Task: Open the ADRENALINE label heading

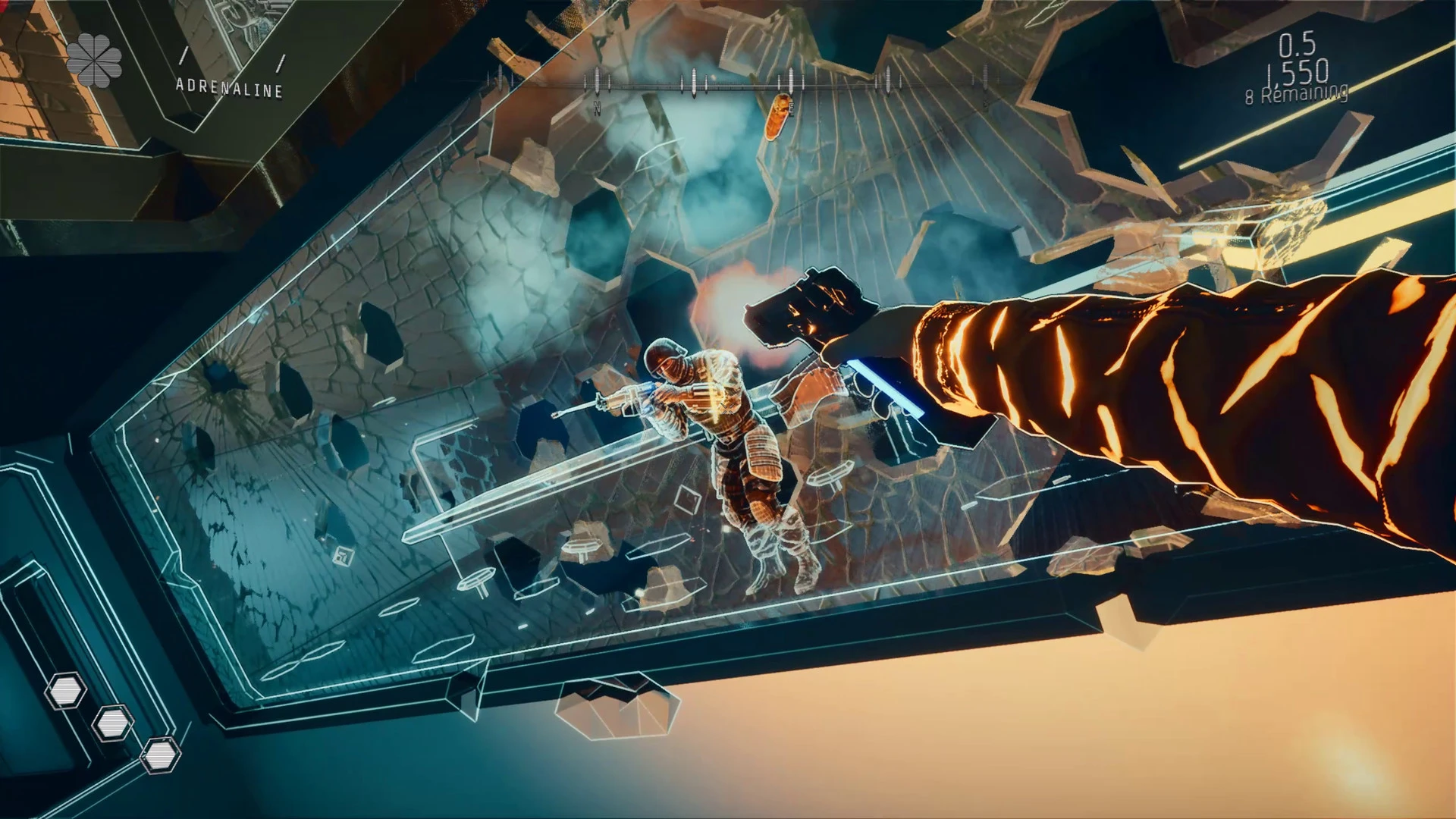Action: 227,87
